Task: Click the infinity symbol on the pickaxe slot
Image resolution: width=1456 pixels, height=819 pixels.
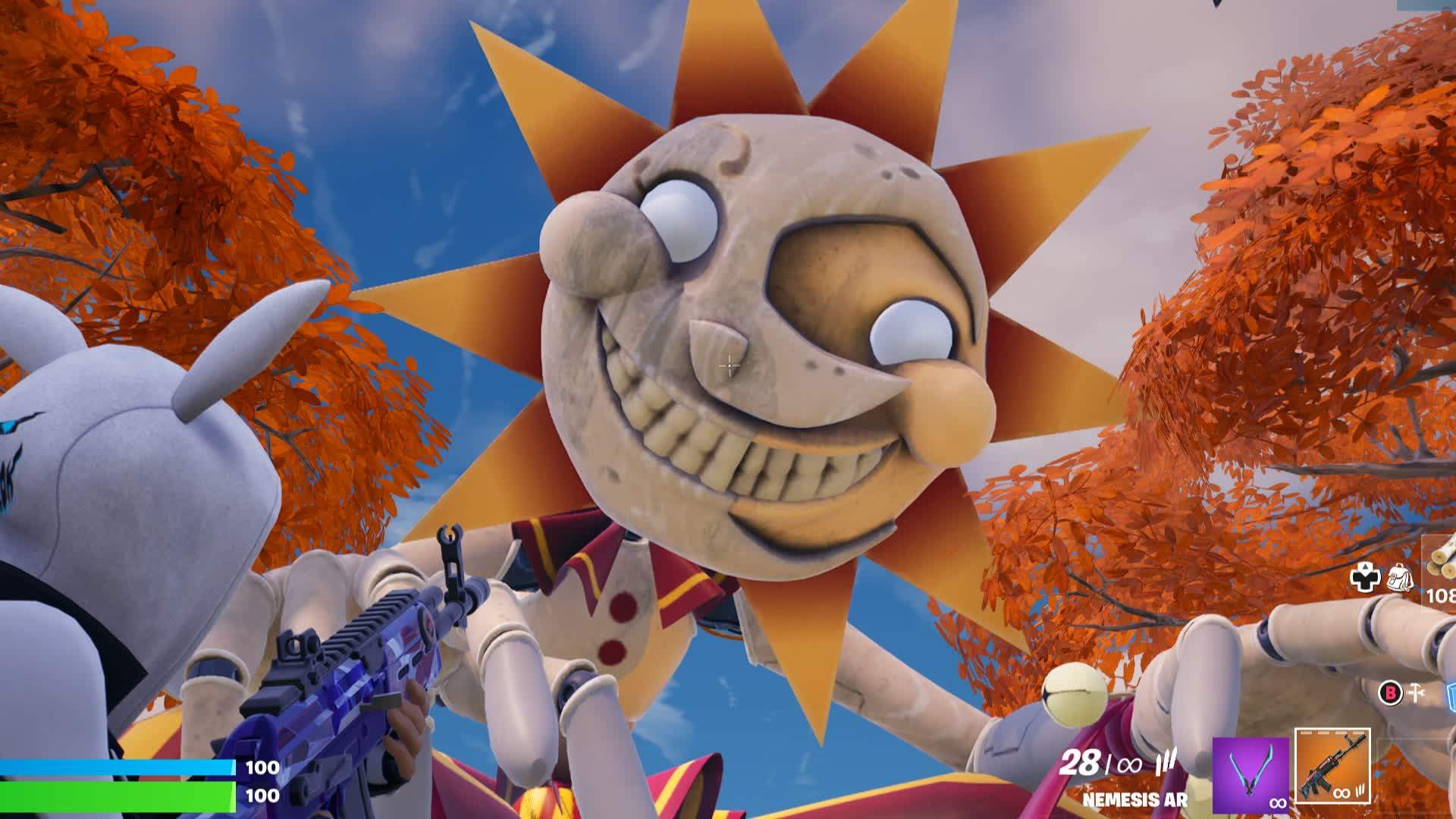Action: (x=1279, y=802)
